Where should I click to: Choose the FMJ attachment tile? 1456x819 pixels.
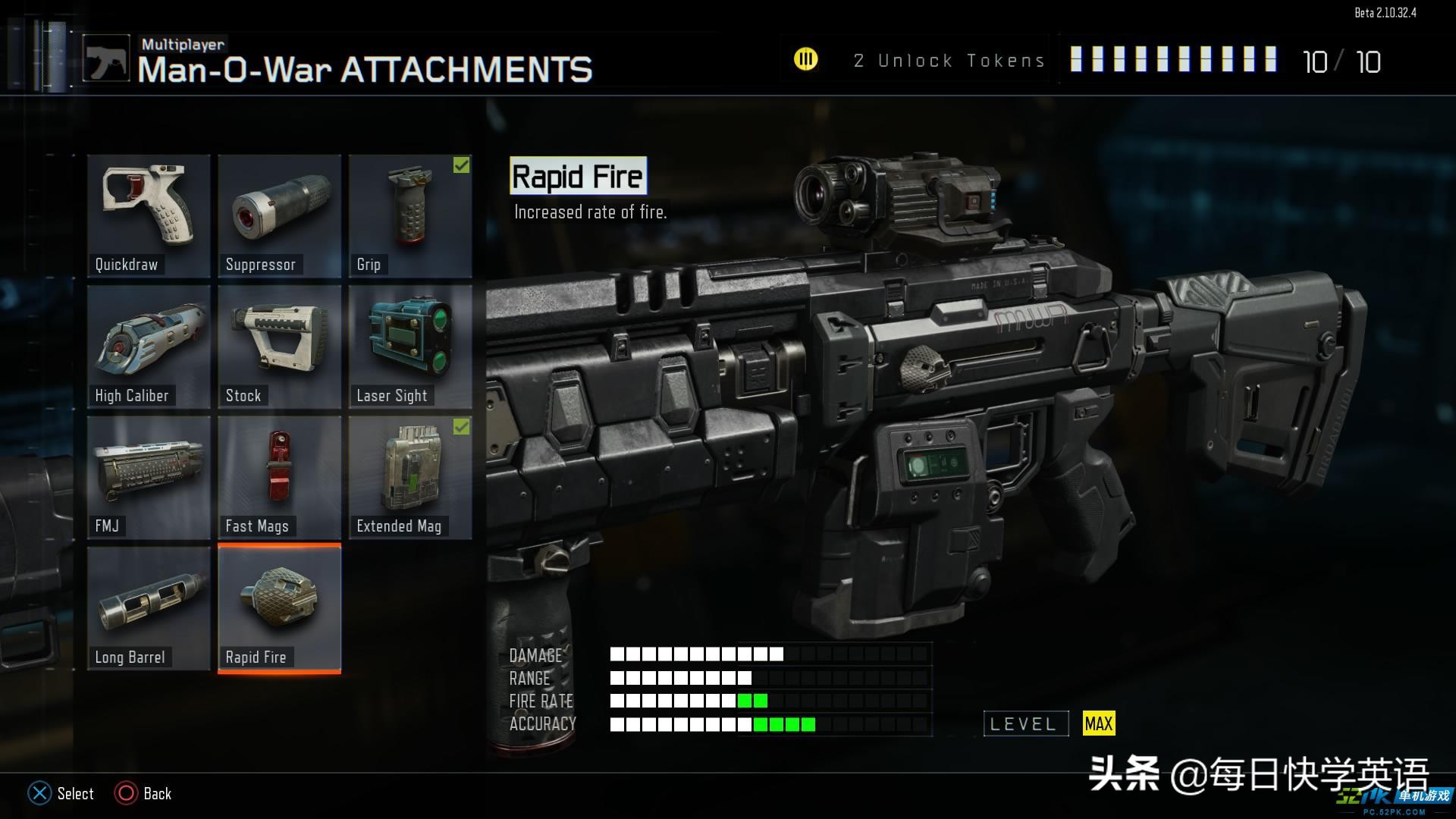[x=149, y=477]
